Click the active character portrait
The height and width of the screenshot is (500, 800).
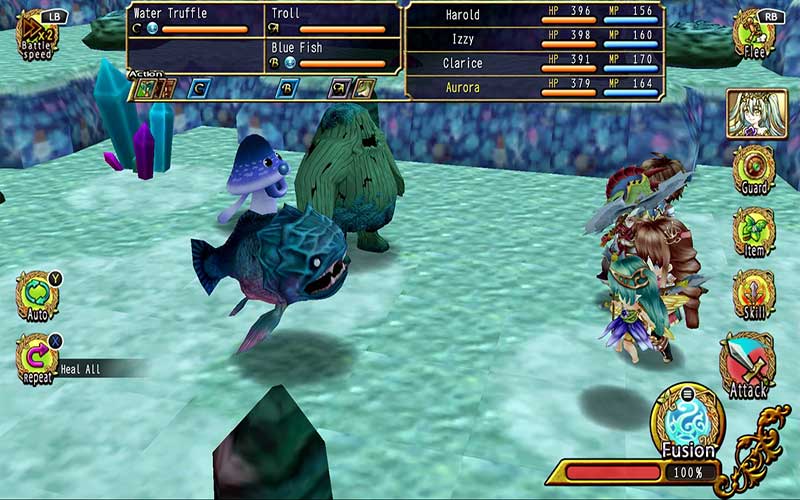[757, 112]
